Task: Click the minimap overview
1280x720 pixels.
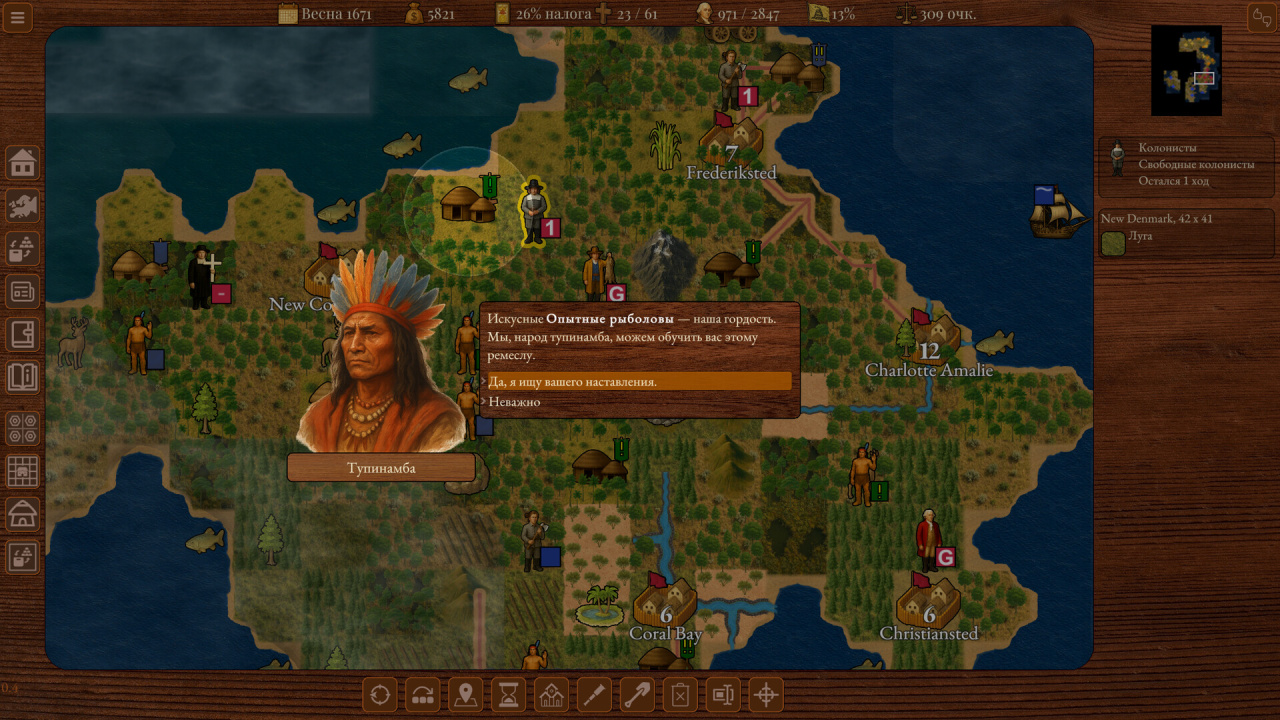Action: coord(1186,70)
